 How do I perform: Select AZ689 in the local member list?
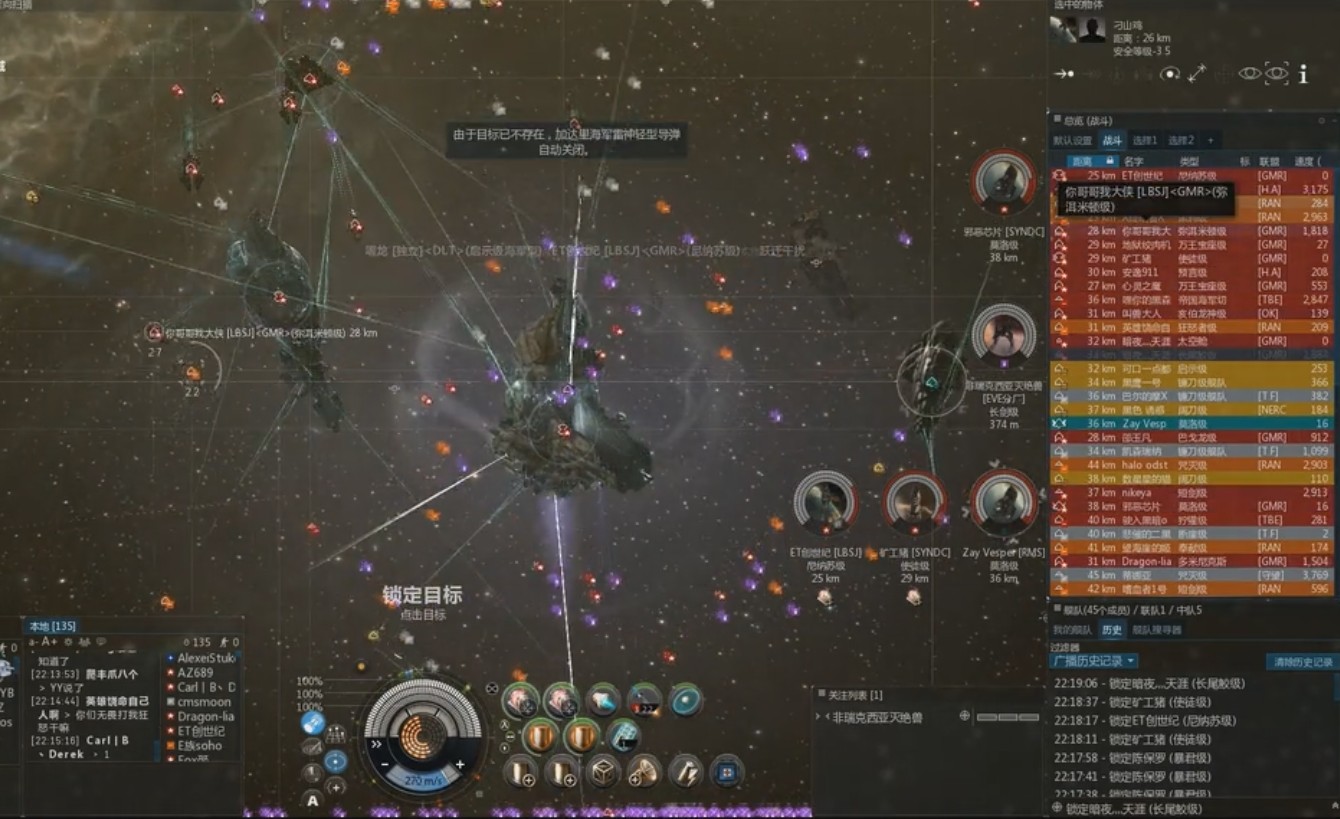pyautogui.click(x=195, y=673)
